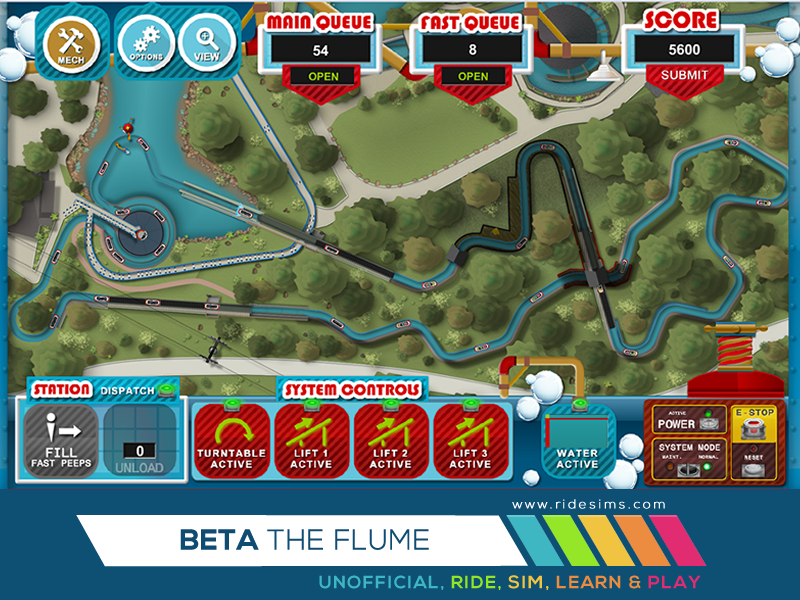
Task: Toggle the Lift 3 Active control
Action: click(470, 440)
